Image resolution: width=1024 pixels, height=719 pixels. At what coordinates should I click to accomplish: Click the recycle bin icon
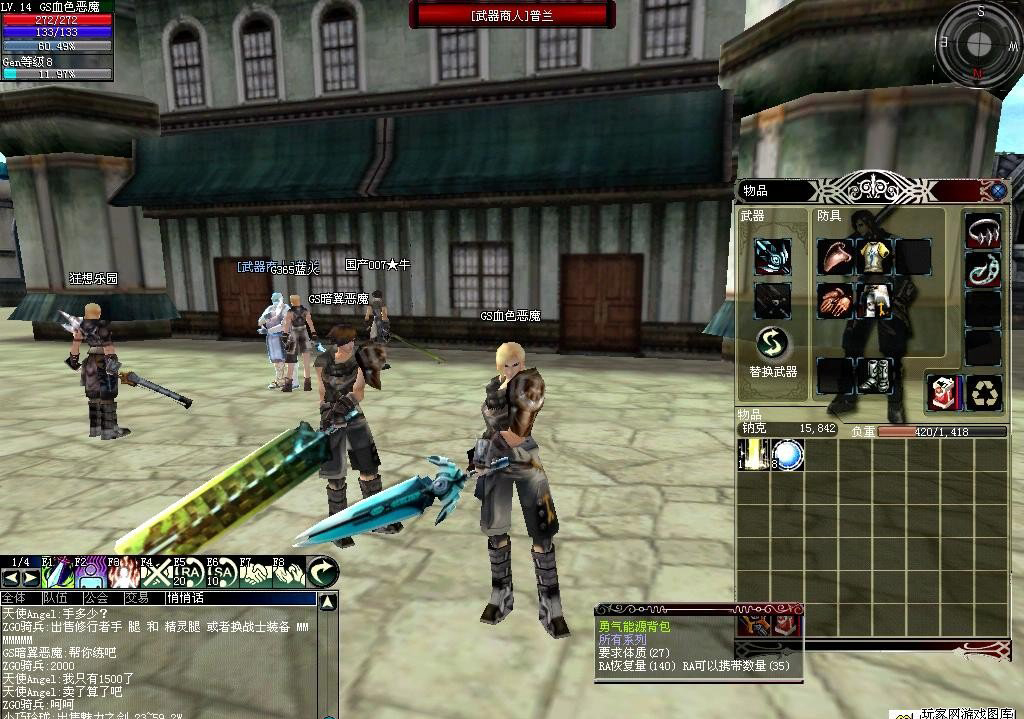(985, 392)
